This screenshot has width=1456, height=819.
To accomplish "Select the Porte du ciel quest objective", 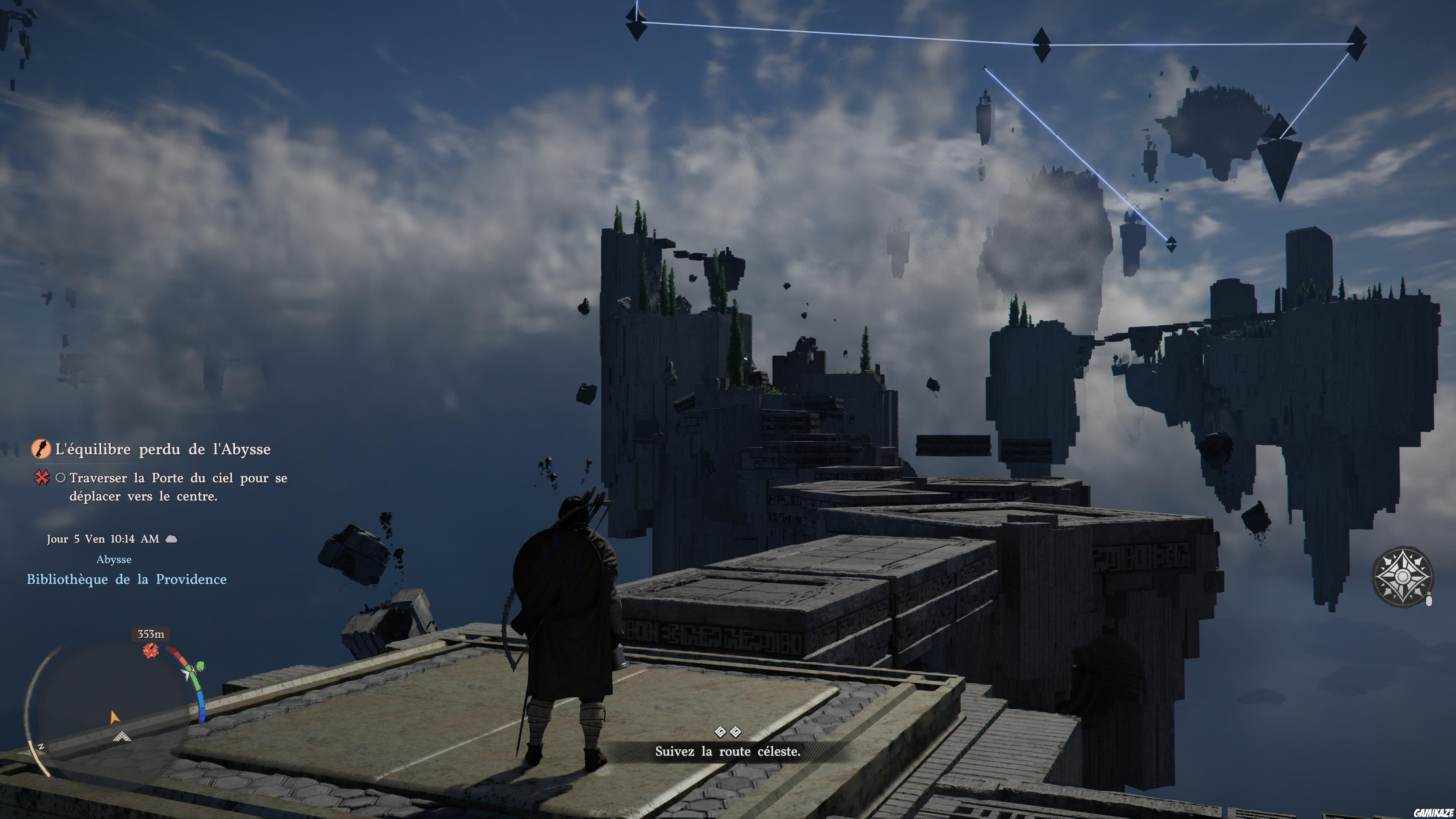I will click(177, 486).
